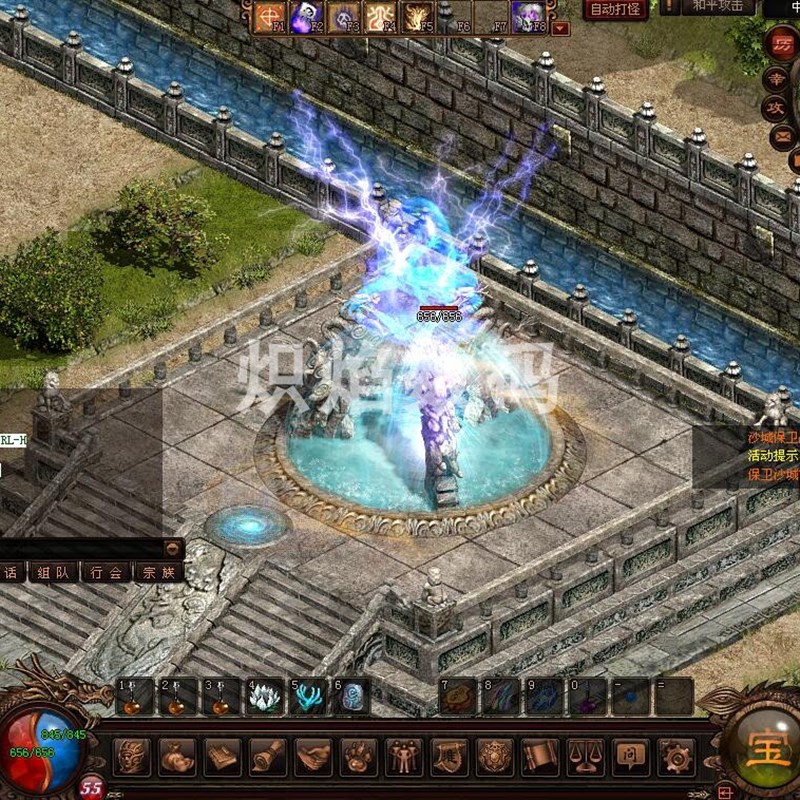
Task: Open the 宝 treasure orb button
Action: pos(768,744)
